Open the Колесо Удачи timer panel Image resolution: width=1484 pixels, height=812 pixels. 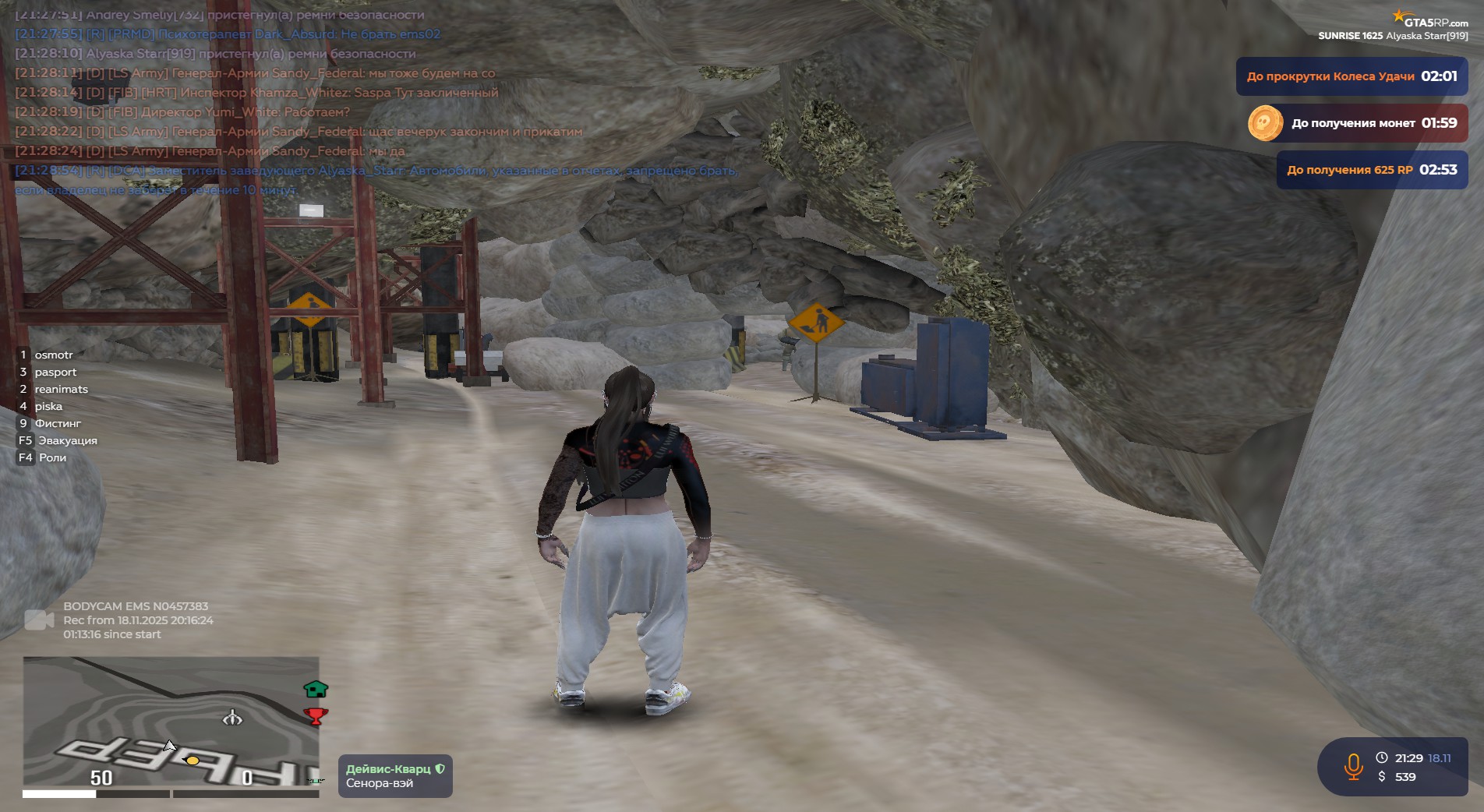(1351, 76)
